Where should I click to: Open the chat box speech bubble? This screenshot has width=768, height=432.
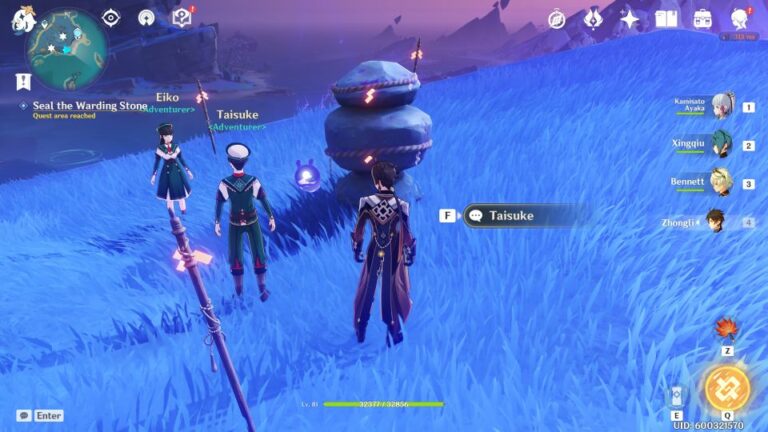tap(24, 415)
